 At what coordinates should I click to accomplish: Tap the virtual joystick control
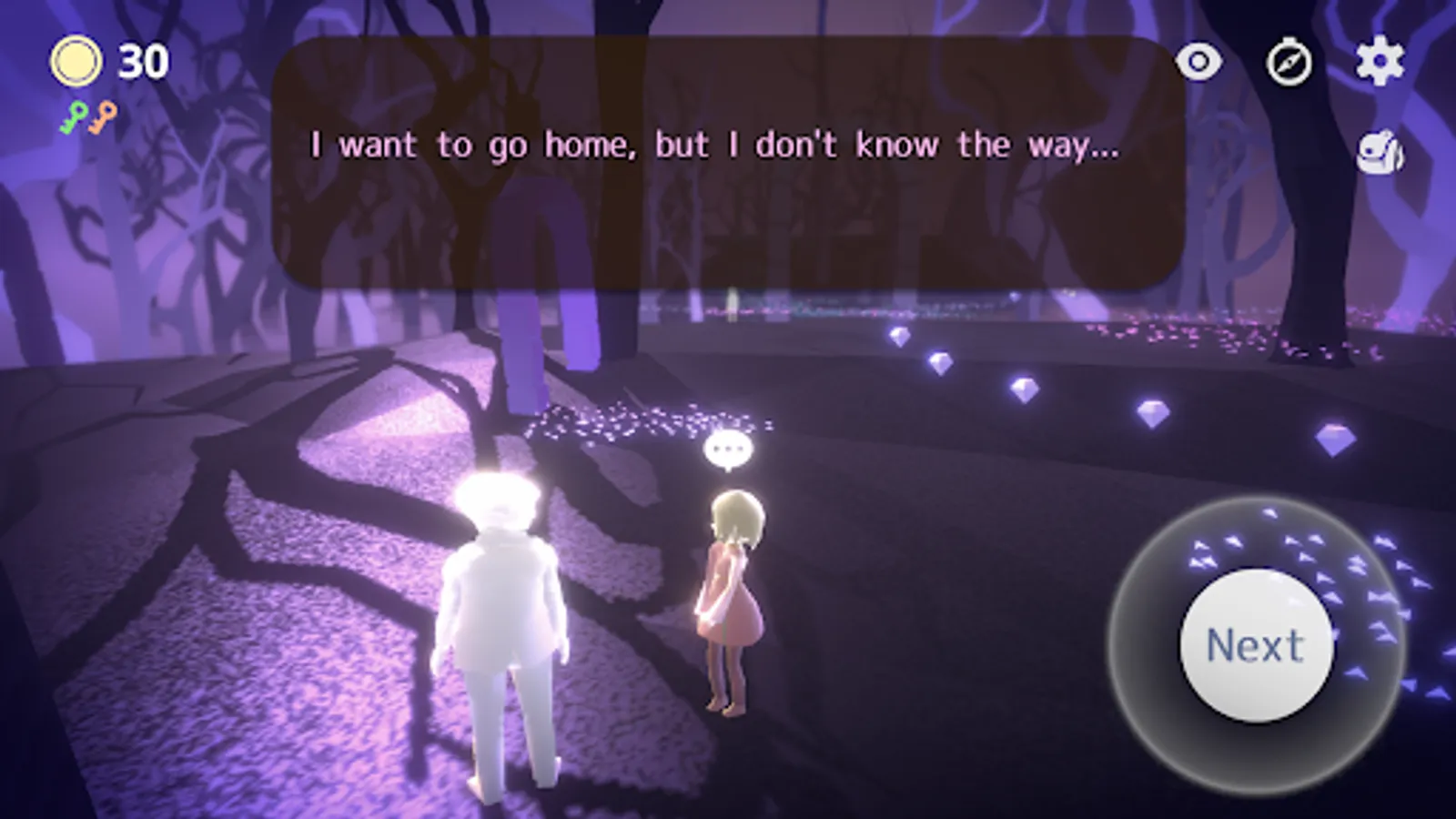click(x=1254, y=643)
